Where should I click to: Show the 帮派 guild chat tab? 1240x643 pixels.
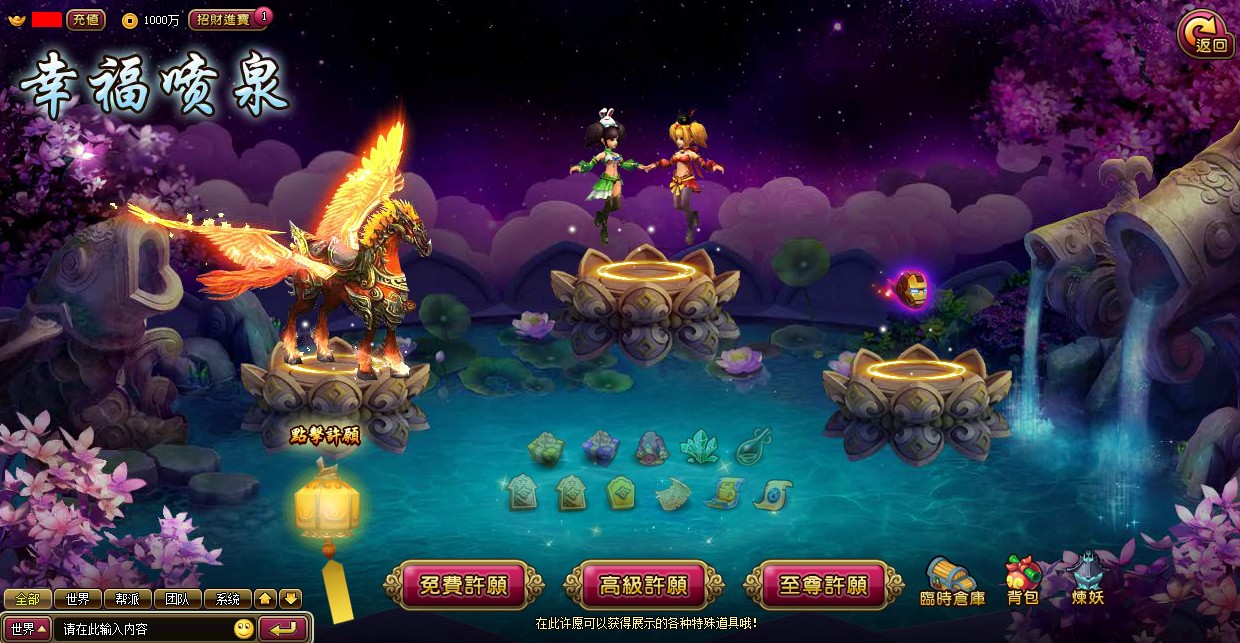click(128, 599)
